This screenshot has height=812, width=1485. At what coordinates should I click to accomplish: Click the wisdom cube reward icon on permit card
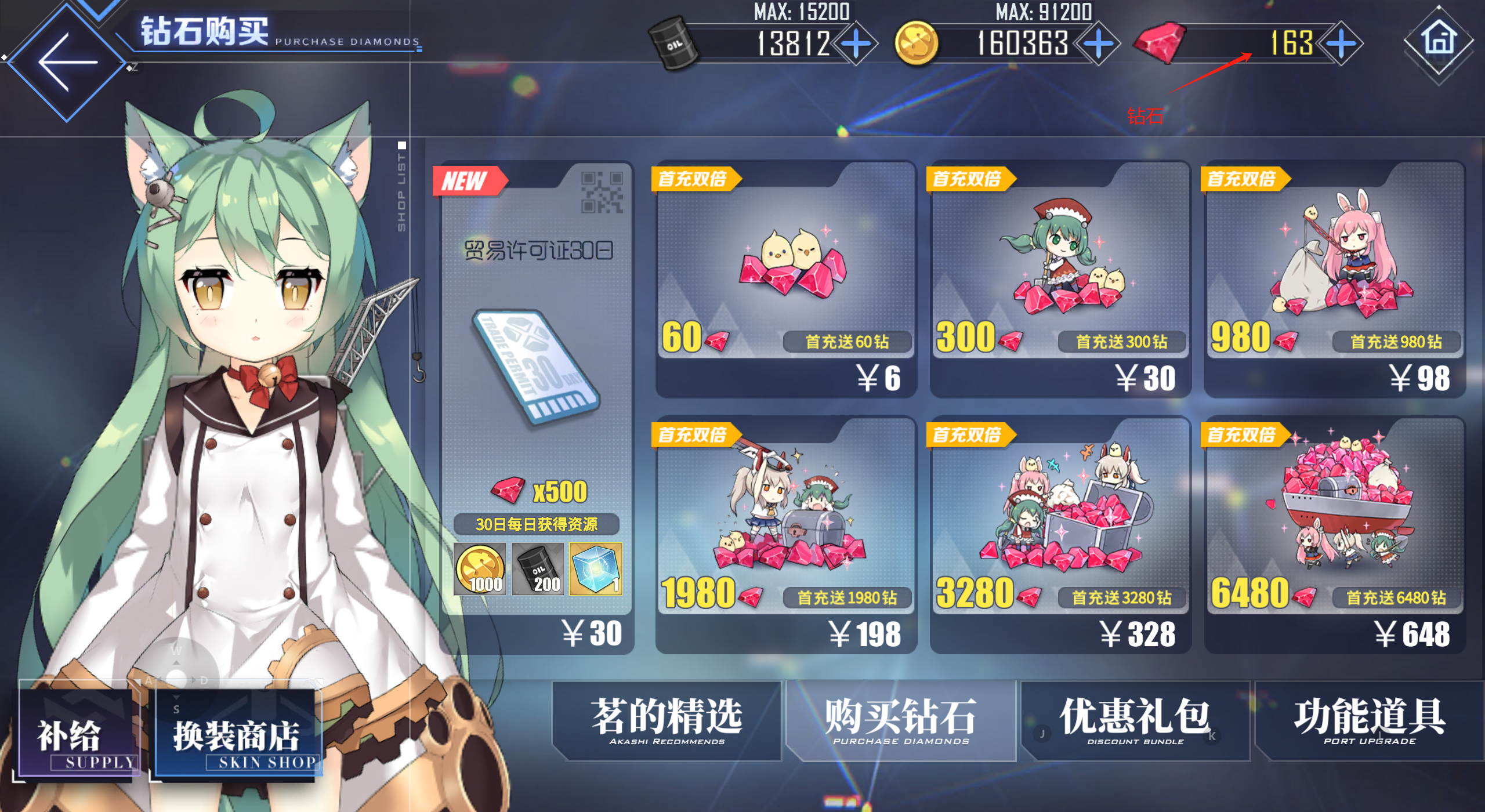point(598,568)
